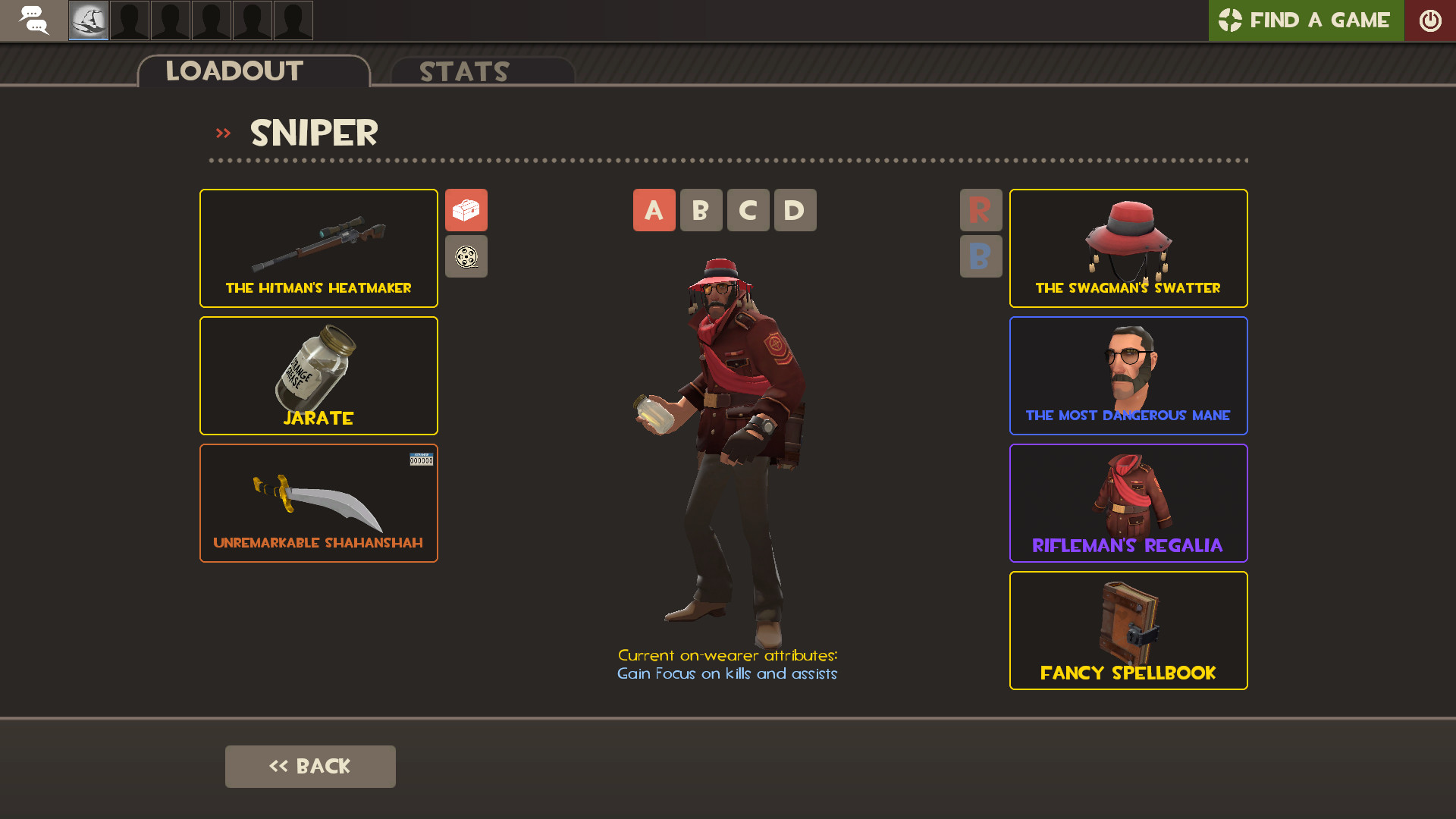Open the backpack item crate icon

click(x=466, y=210)
